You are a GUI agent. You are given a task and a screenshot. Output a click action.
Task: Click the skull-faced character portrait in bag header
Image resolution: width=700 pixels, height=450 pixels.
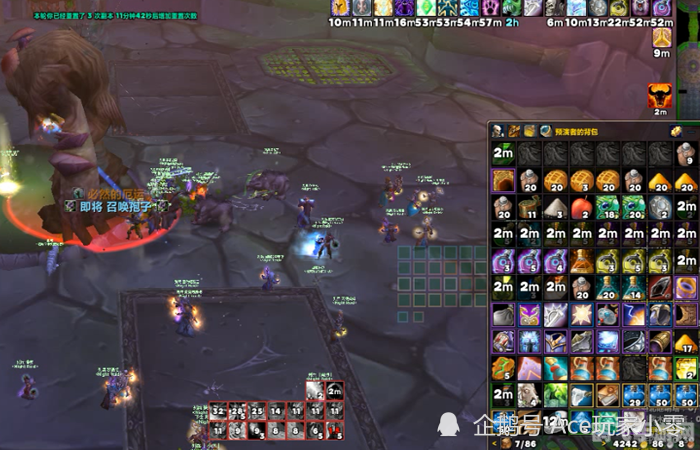click(498, 131)
